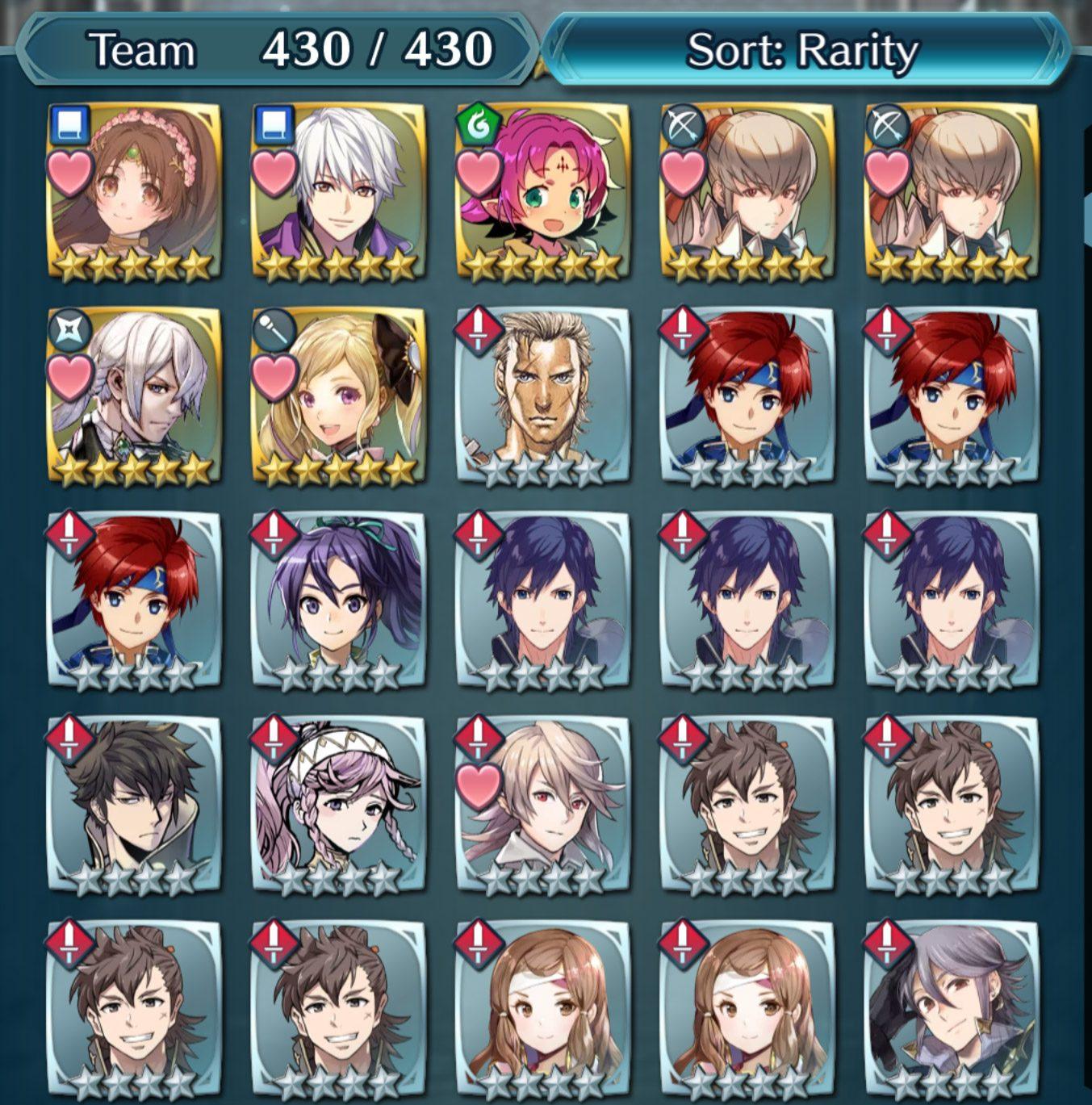Pick the dark-haired swordsman in high collar
This screenshot has width=1092, height=1105.
pyautogui.click(x=134, y=804)
